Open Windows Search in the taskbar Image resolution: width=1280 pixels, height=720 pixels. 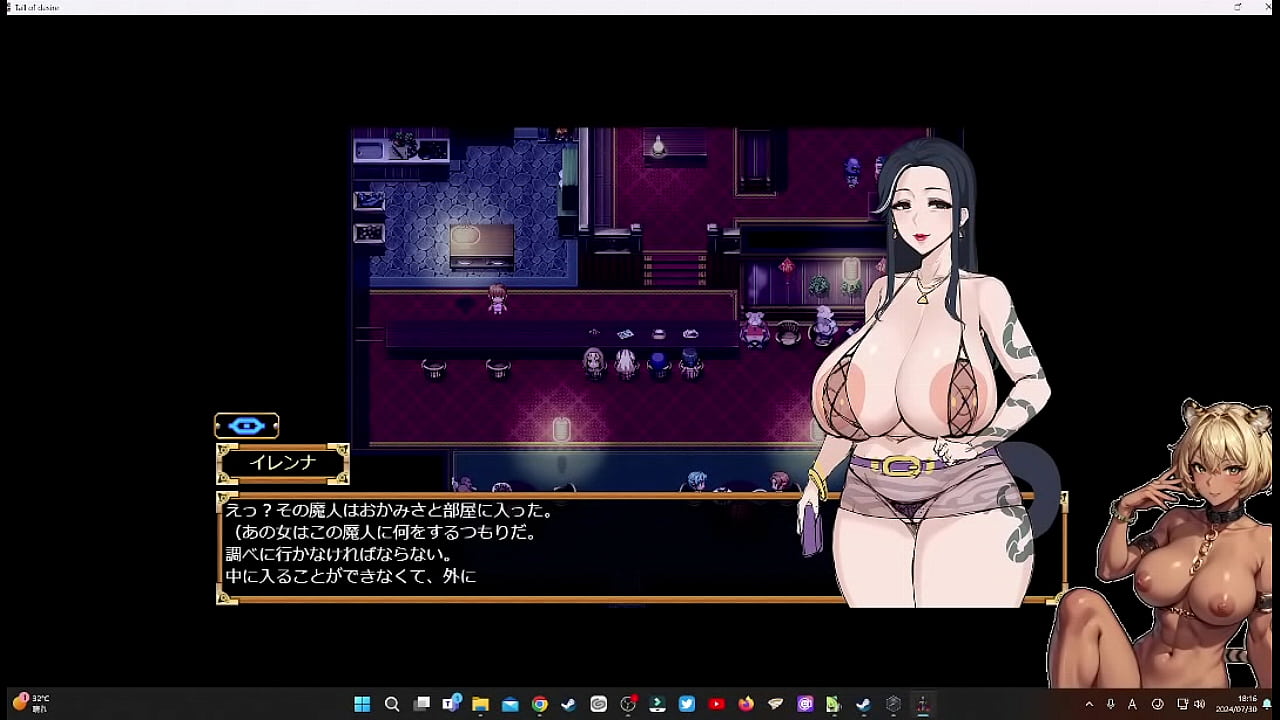click(x=392, y=705)
